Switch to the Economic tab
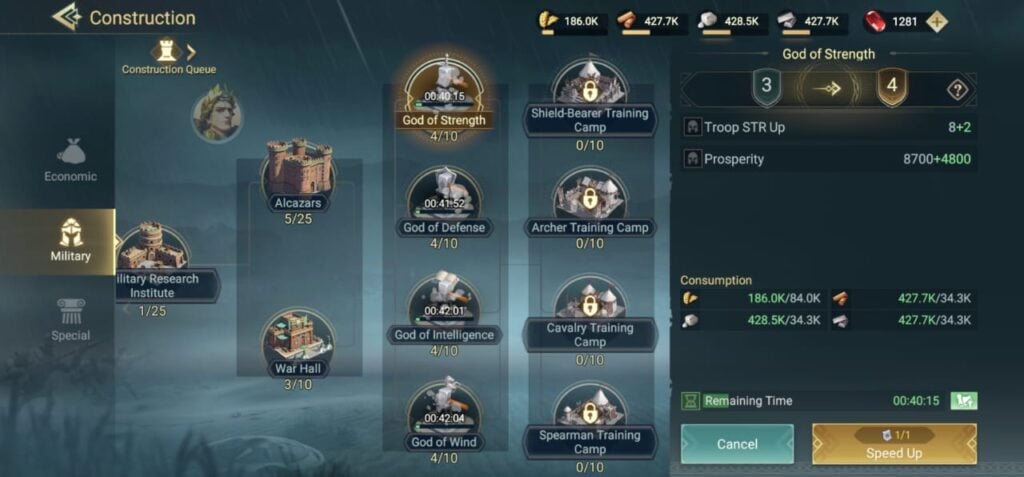Image resolution: width=1024 pixels, height=477 pixels. [71, 160]
